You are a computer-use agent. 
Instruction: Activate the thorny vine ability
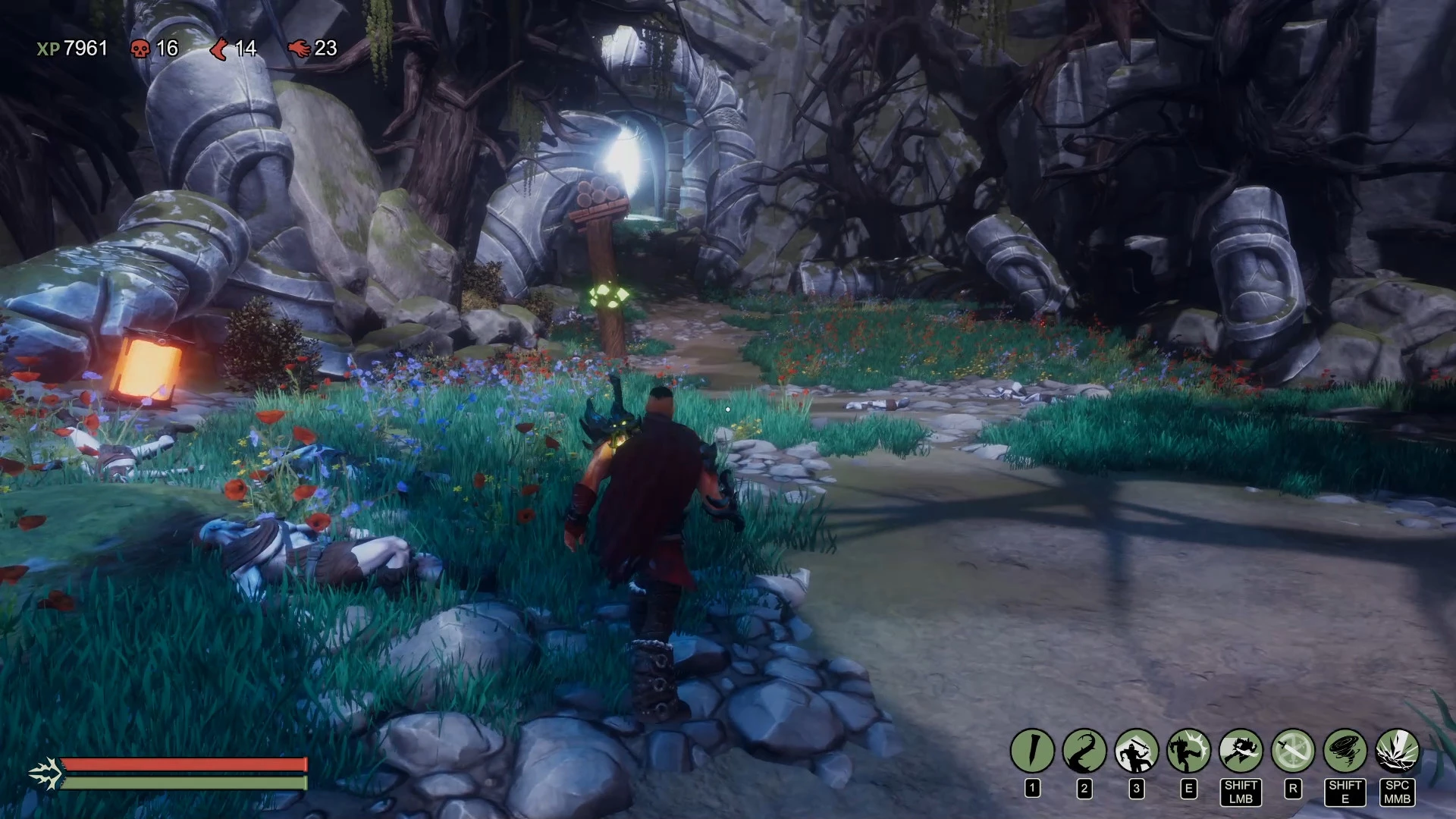pos(1084,751)
